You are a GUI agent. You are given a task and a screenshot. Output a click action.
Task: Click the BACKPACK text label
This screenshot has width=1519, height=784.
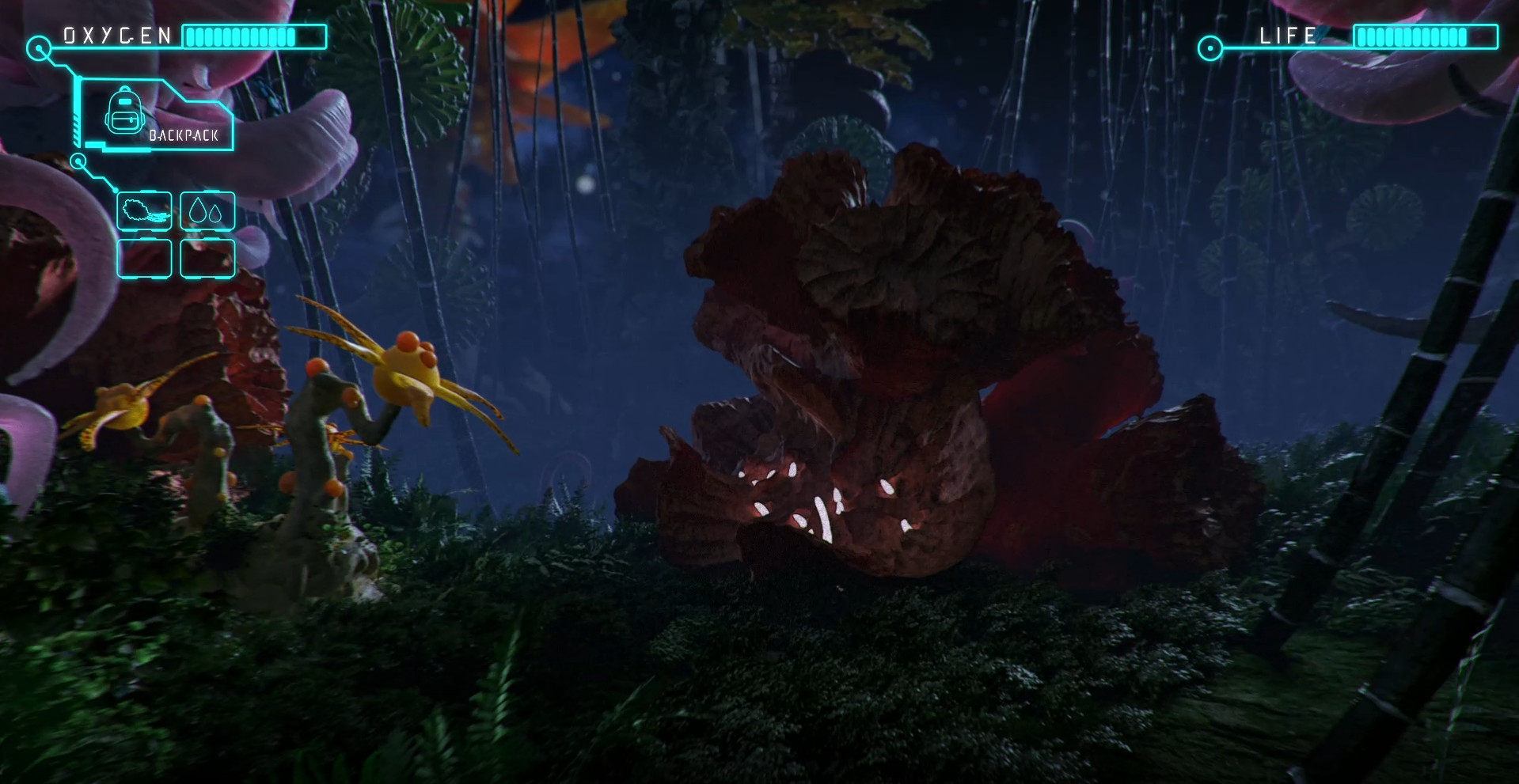pyautogui.click(x=183, y=136)
